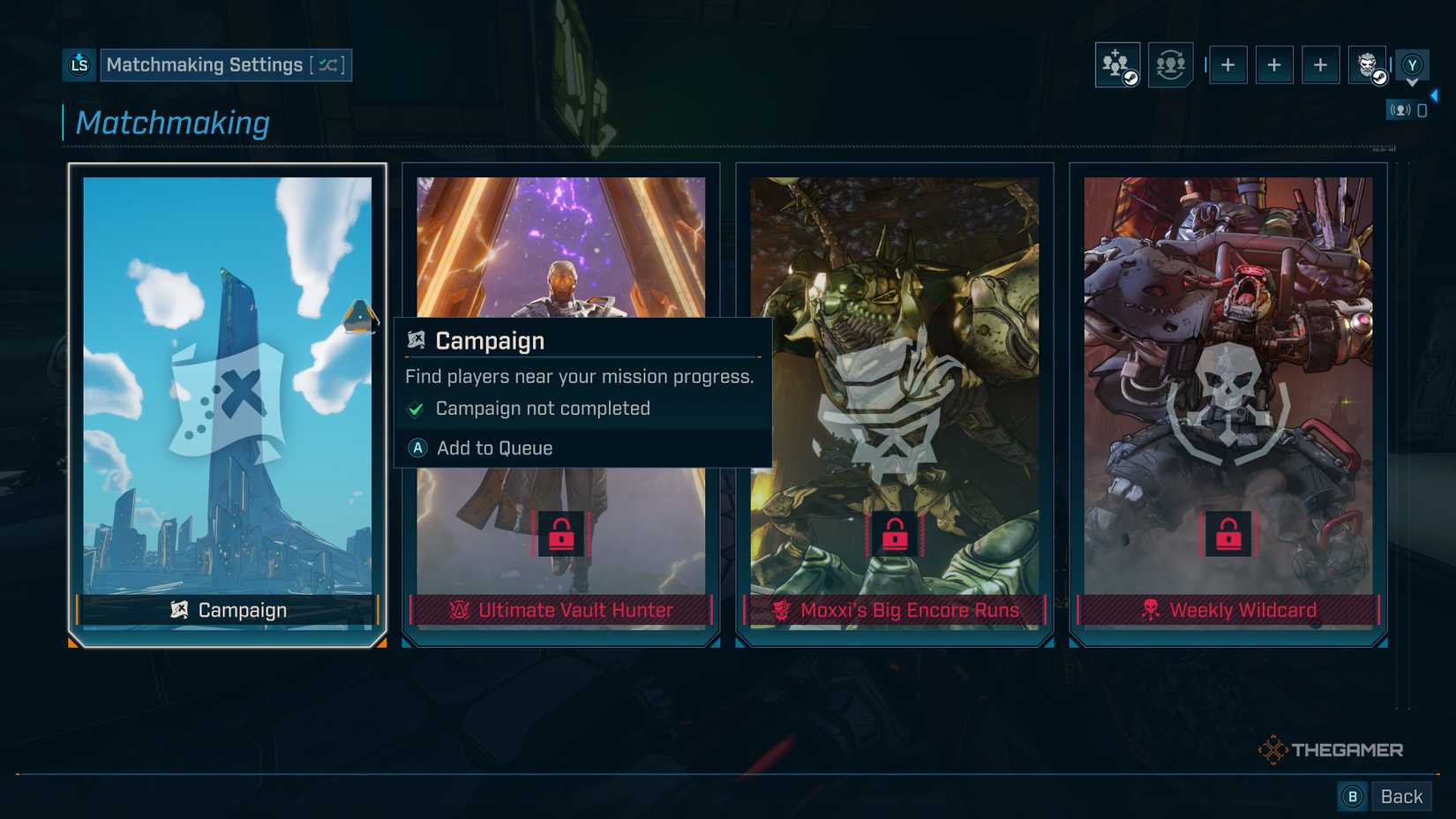Image resolution: width=1456 pixels, height=819 pixels.
Task: Expand the Y button dropdown chevron
Action: tap(1412, 83)
